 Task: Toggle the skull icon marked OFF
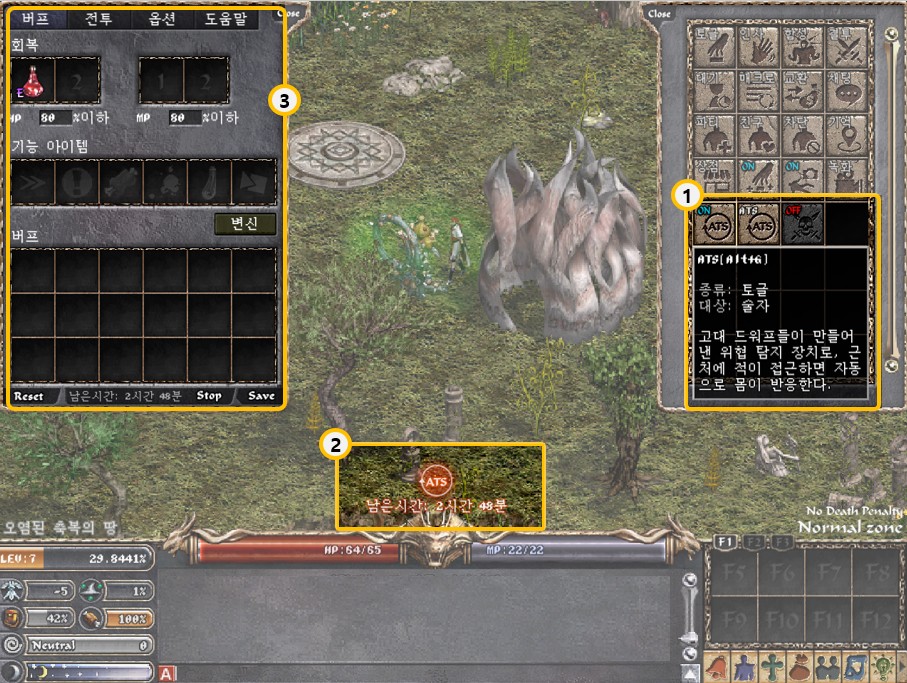click(803, 227)
